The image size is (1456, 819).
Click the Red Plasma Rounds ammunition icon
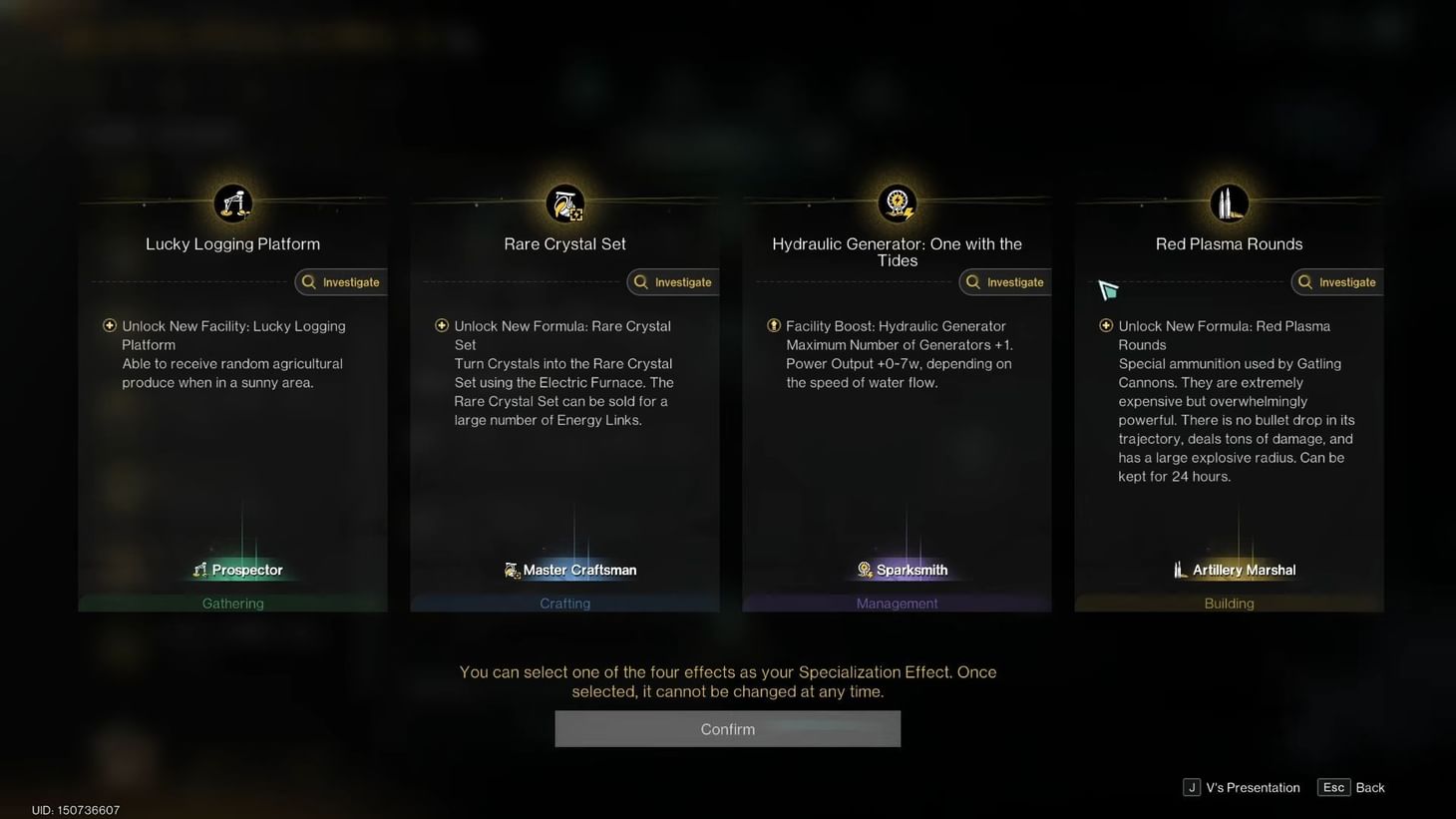[1229, 203]
